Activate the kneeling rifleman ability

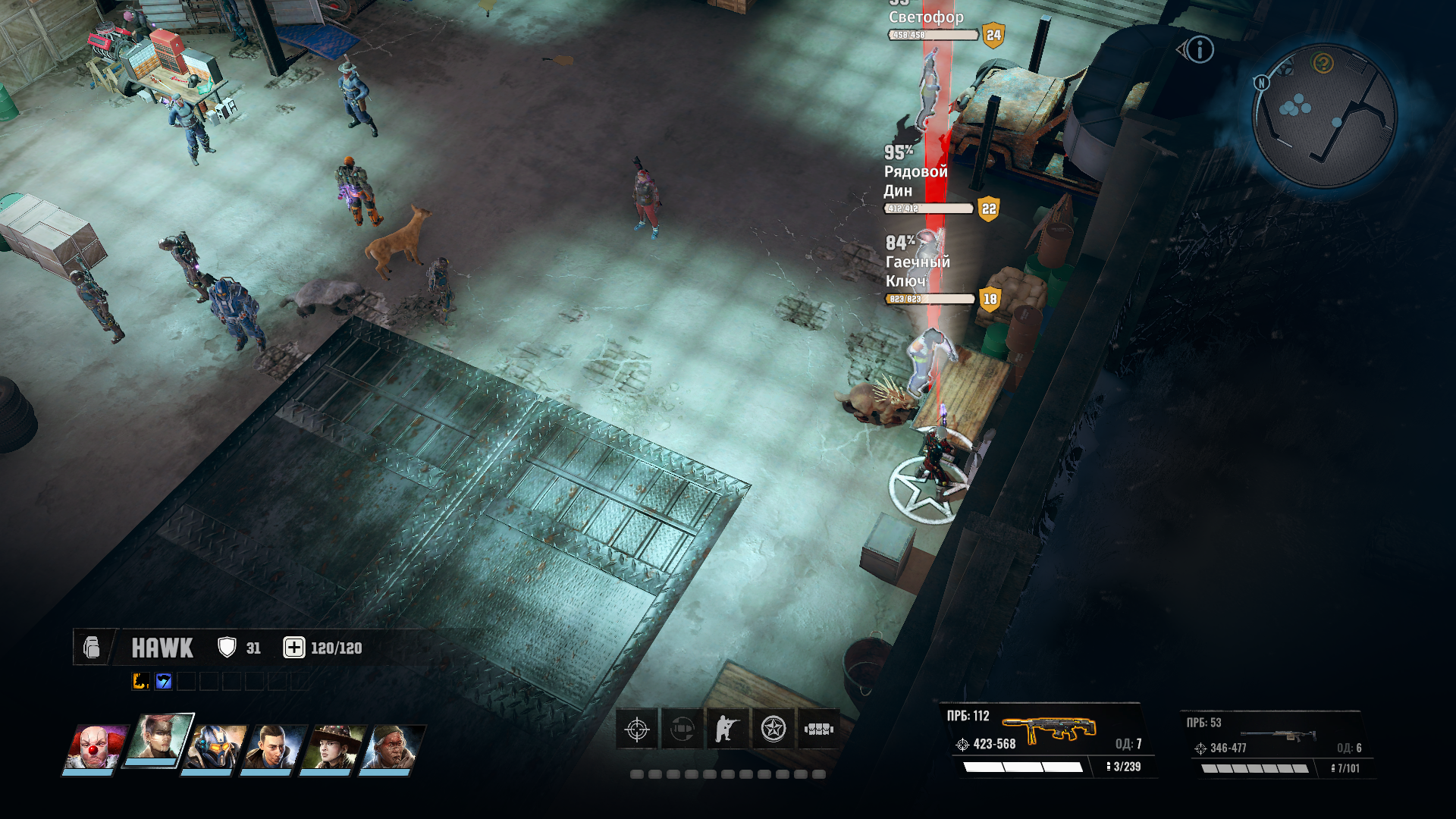click(x=727, y=730)
